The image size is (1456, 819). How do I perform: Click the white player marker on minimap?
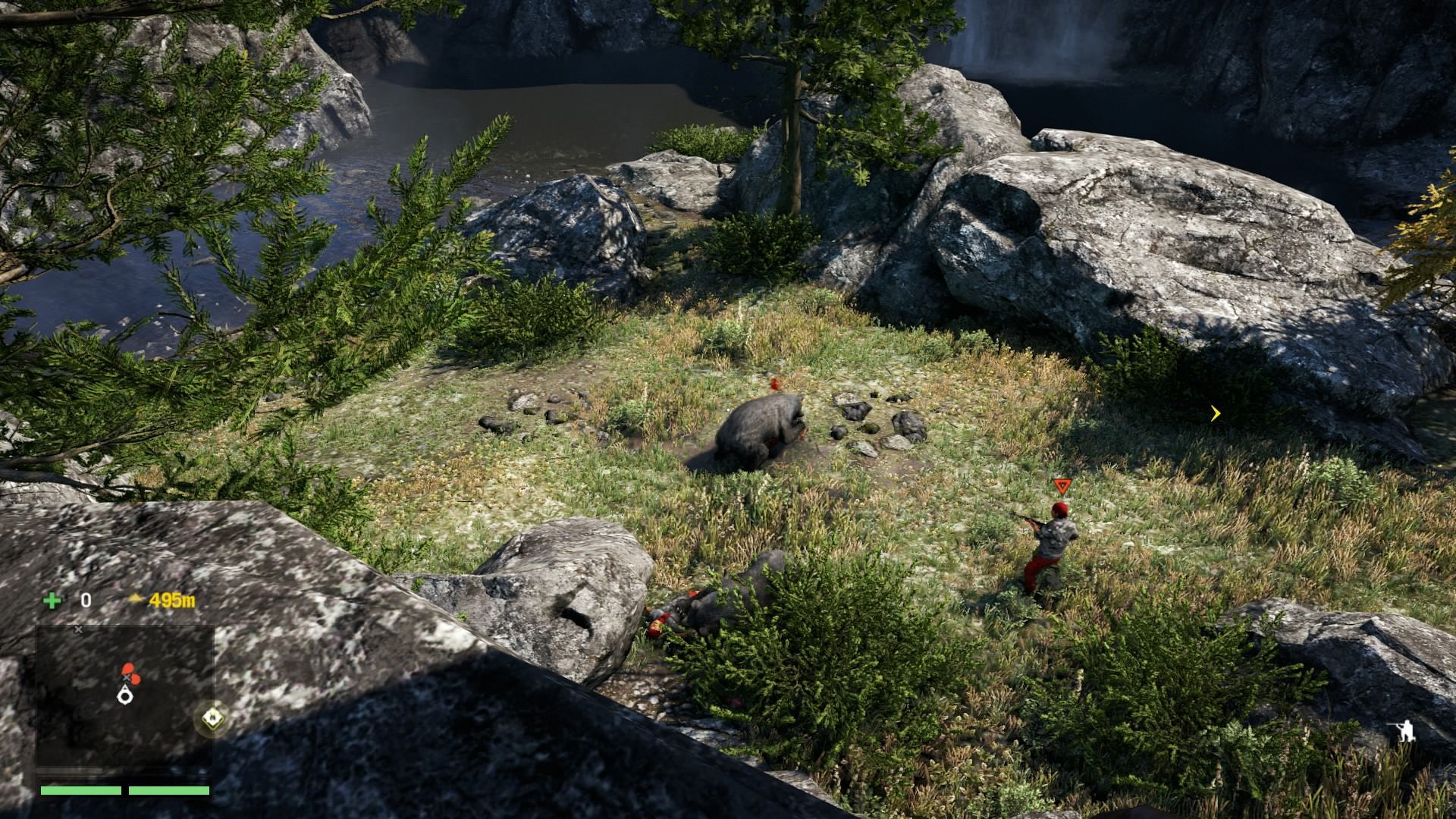pos(124,693)
